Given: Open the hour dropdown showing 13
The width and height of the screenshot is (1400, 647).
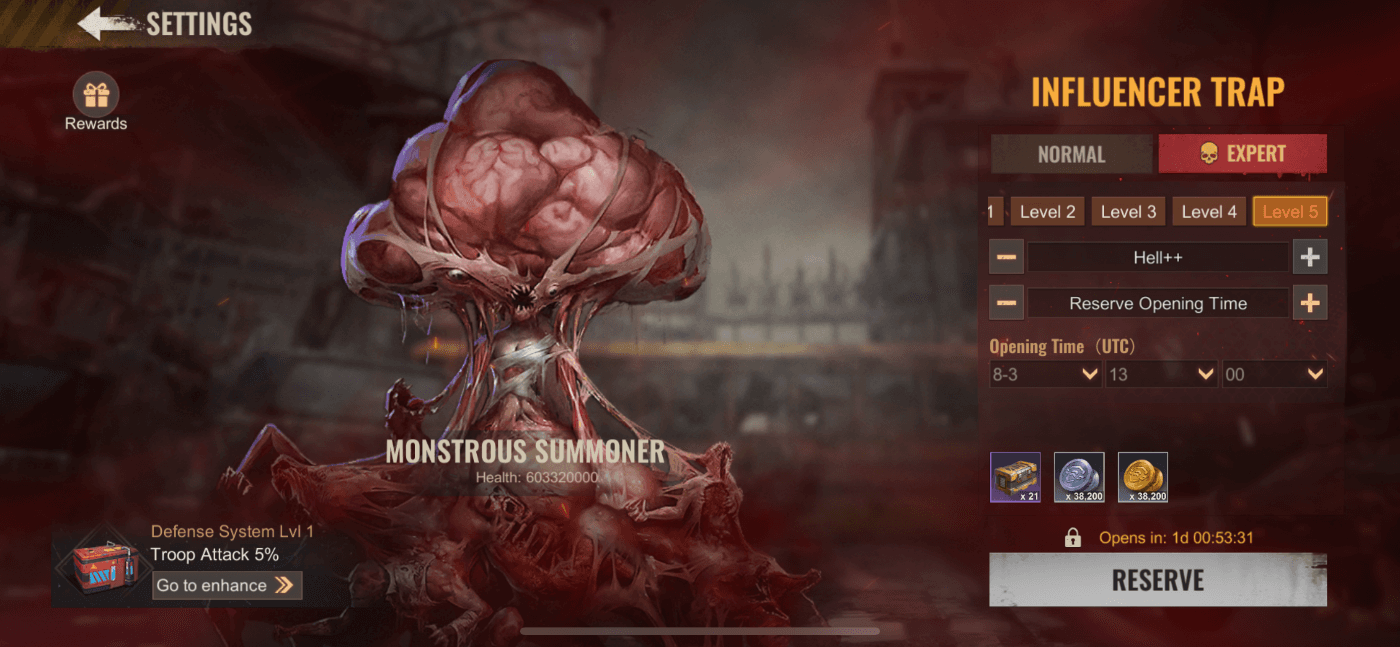Looking at the screenshot, I should pyautogui.click(x=1160, y=374).
